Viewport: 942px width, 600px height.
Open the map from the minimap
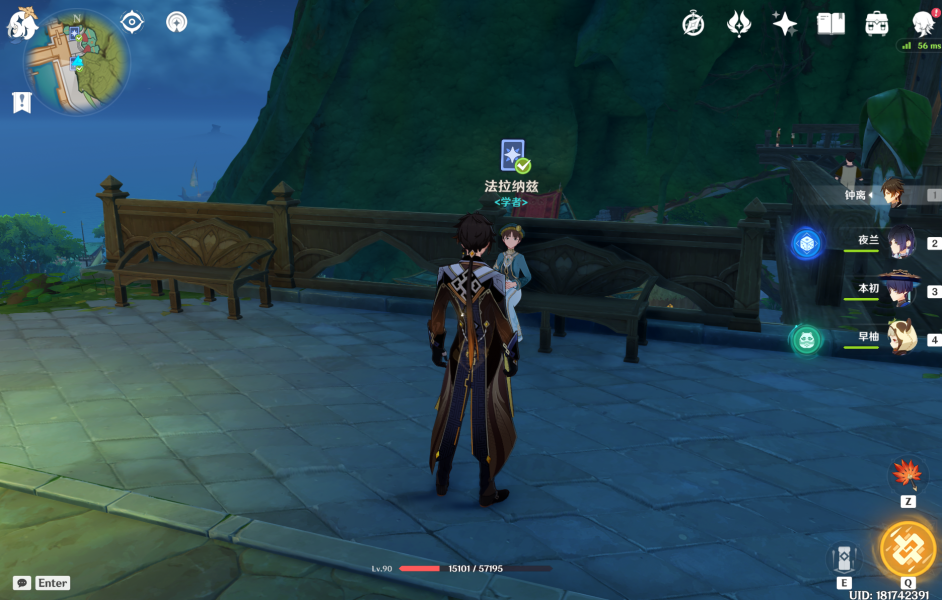point(76,62)
